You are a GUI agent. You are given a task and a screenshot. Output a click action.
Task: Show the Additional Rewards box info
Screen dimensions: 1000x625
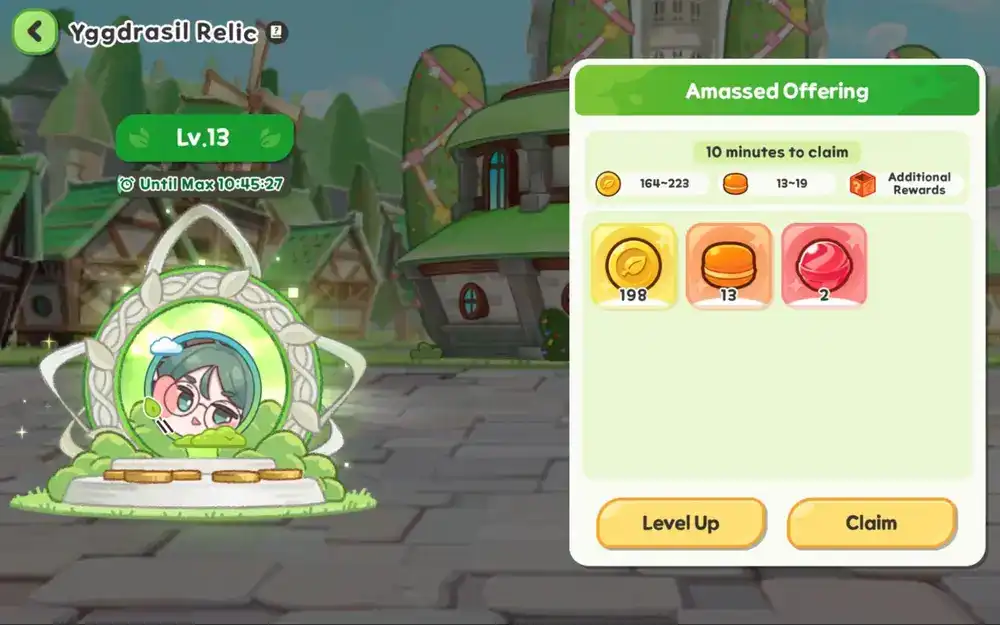click(863, 184)
